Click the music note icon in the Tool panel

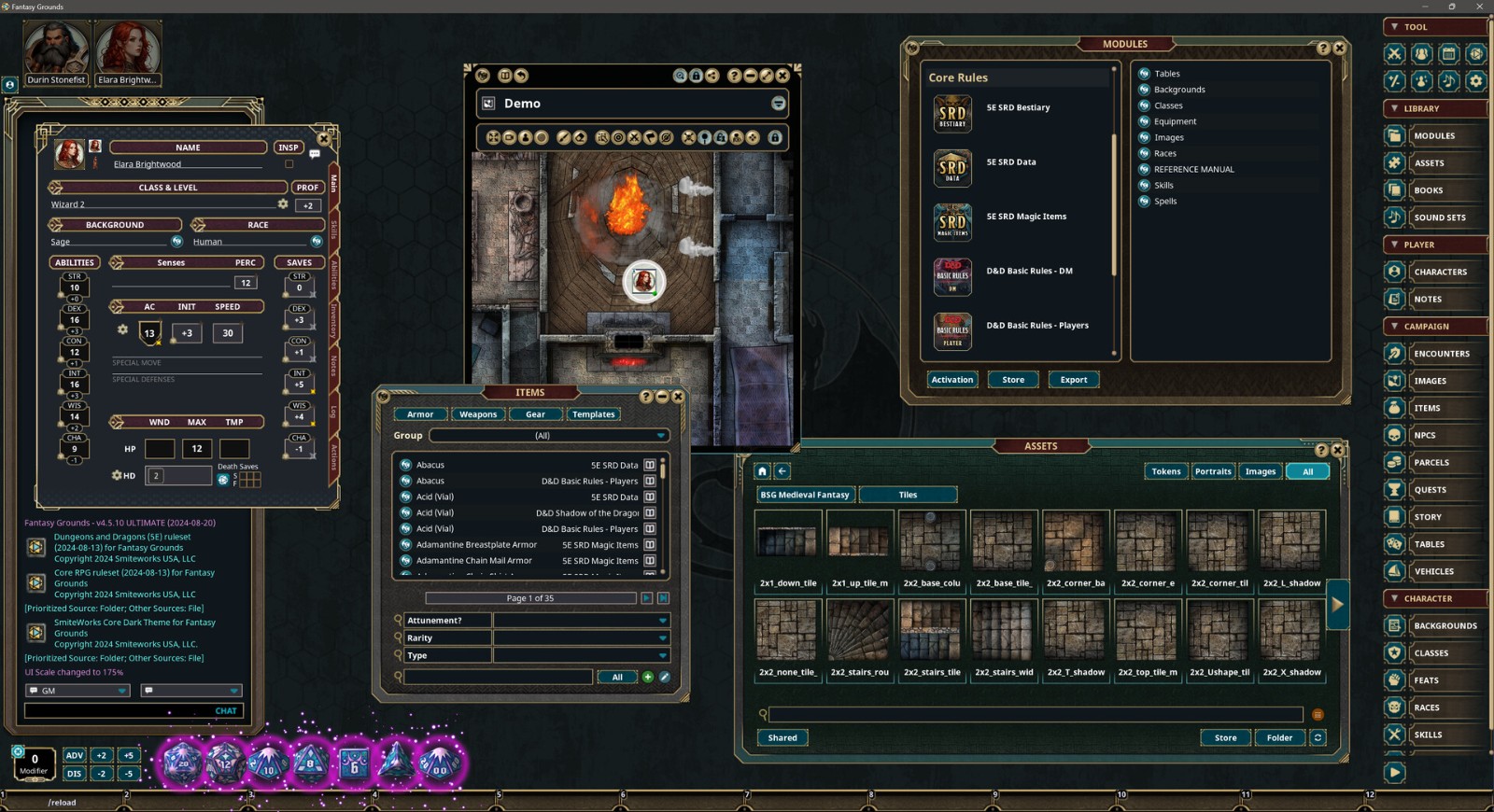coord(1448,81)
